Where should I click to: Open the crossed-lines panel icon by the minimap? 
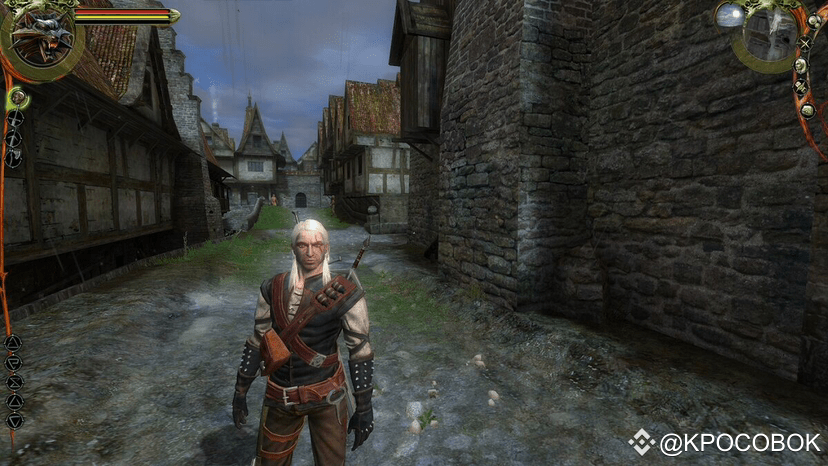click(x=805, y=44)
